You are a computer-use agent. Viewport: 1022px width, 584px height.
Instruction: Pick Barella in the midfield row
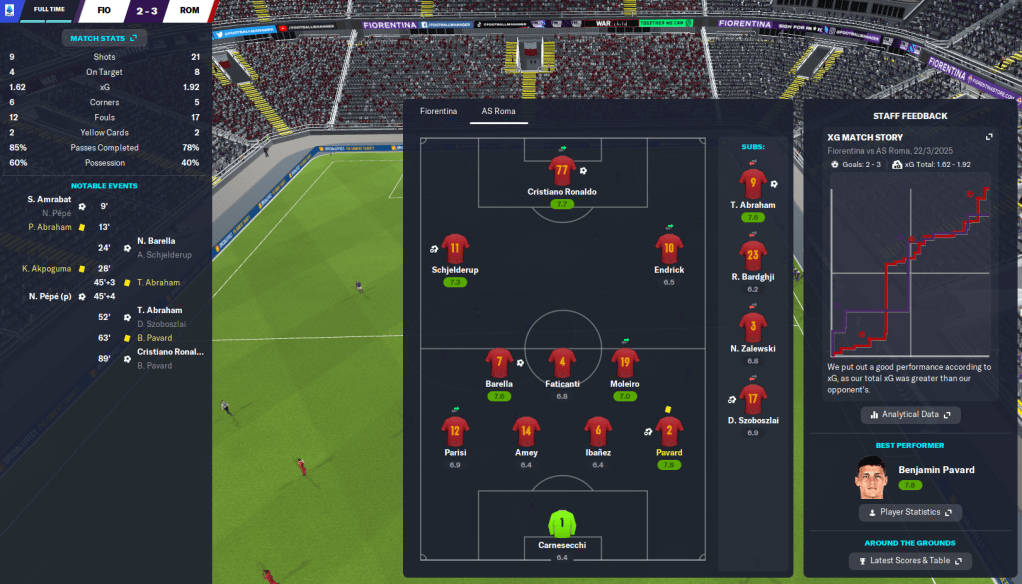[499, 362]
